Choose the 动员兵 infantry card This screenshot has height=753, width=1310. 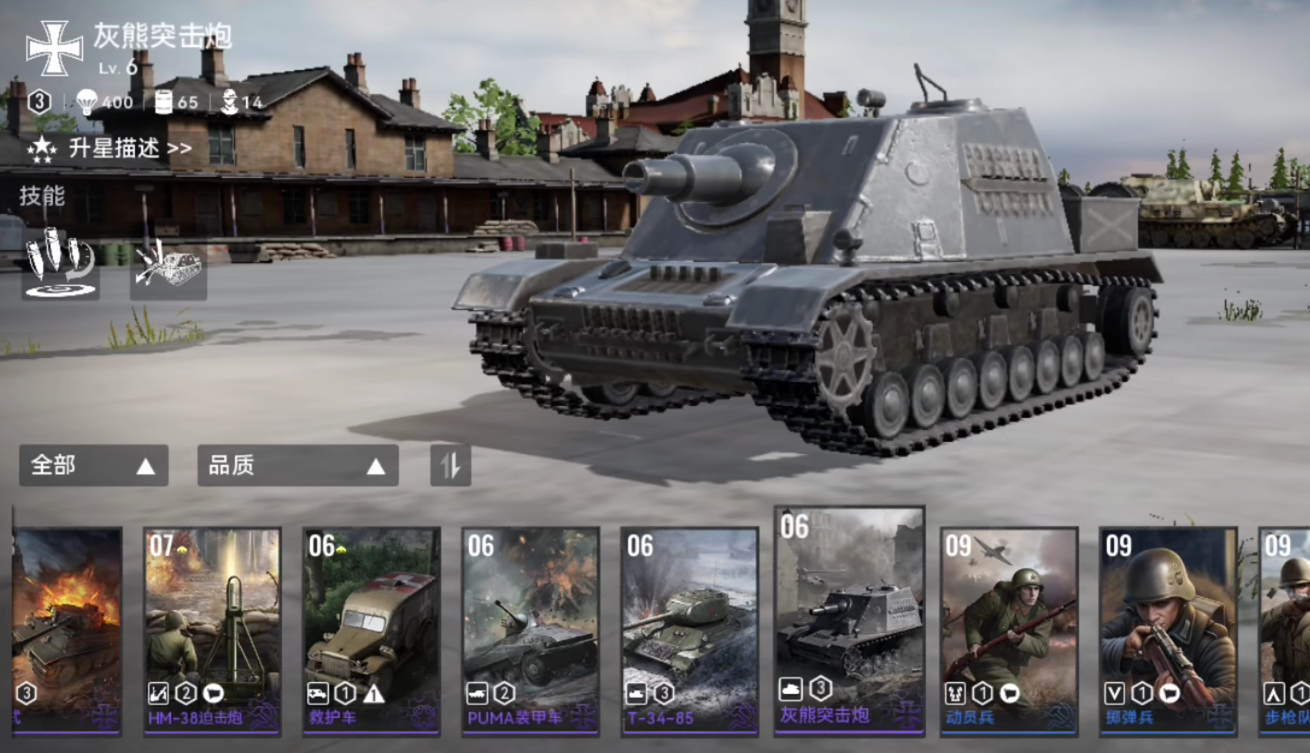(x=1009, y=630)
